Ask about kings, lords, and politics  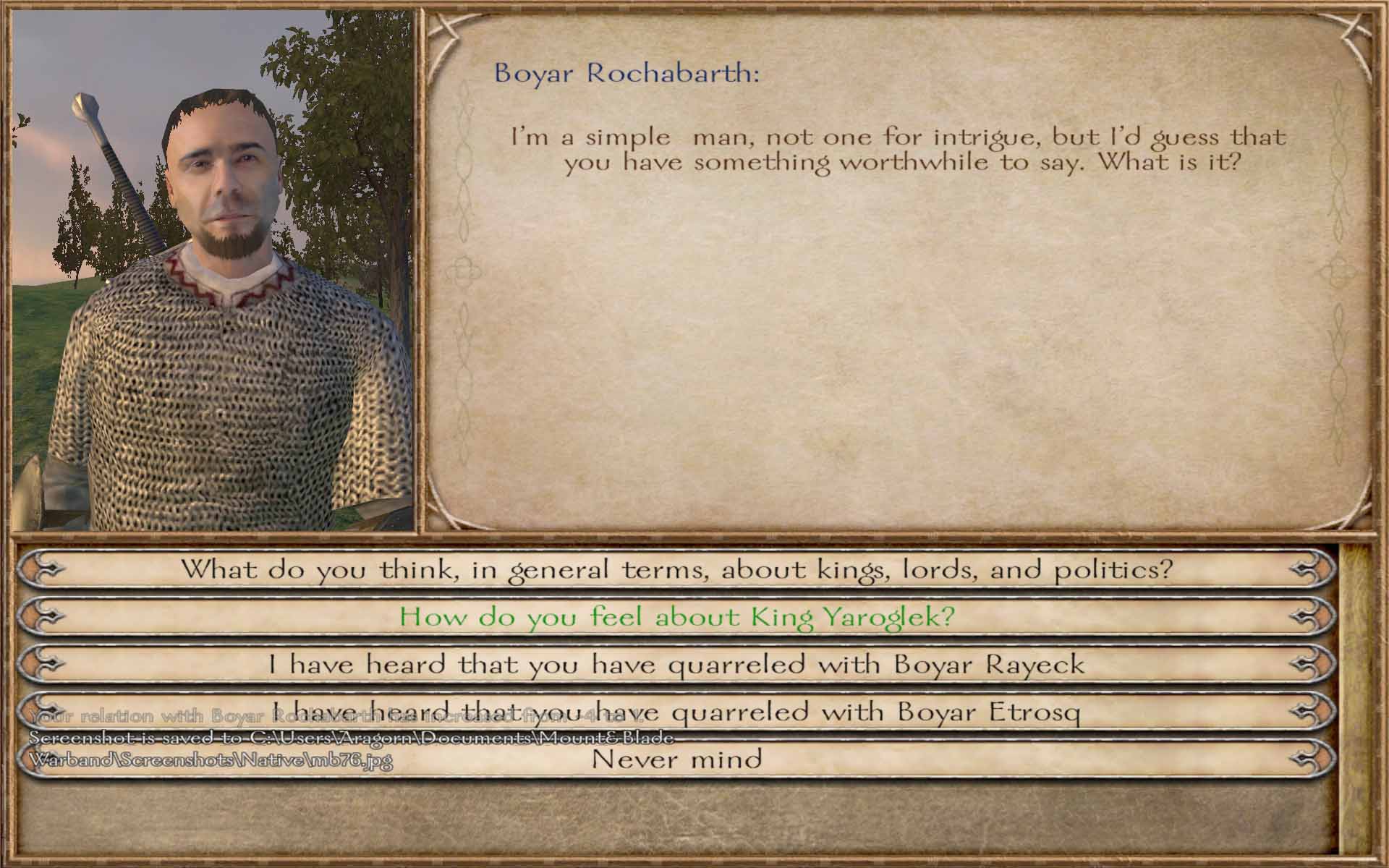(676, 570)
